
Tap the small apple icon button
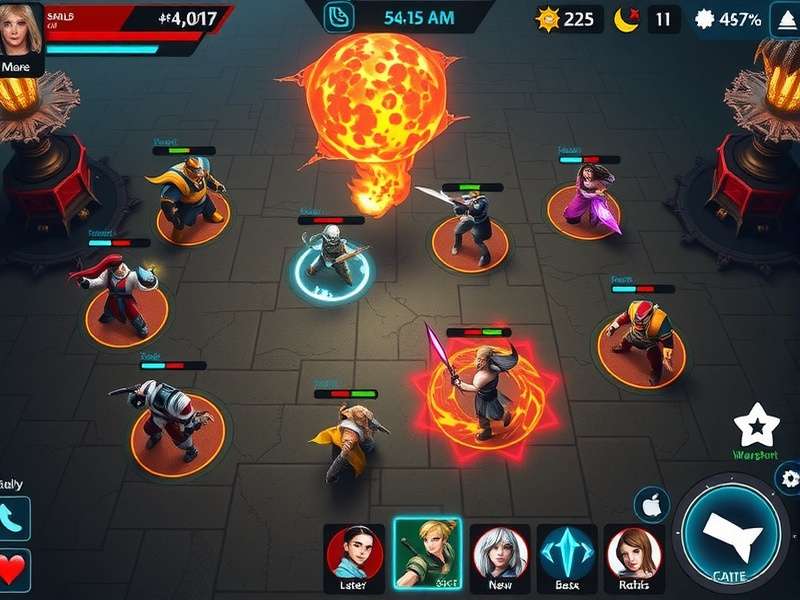pos(652,506)
